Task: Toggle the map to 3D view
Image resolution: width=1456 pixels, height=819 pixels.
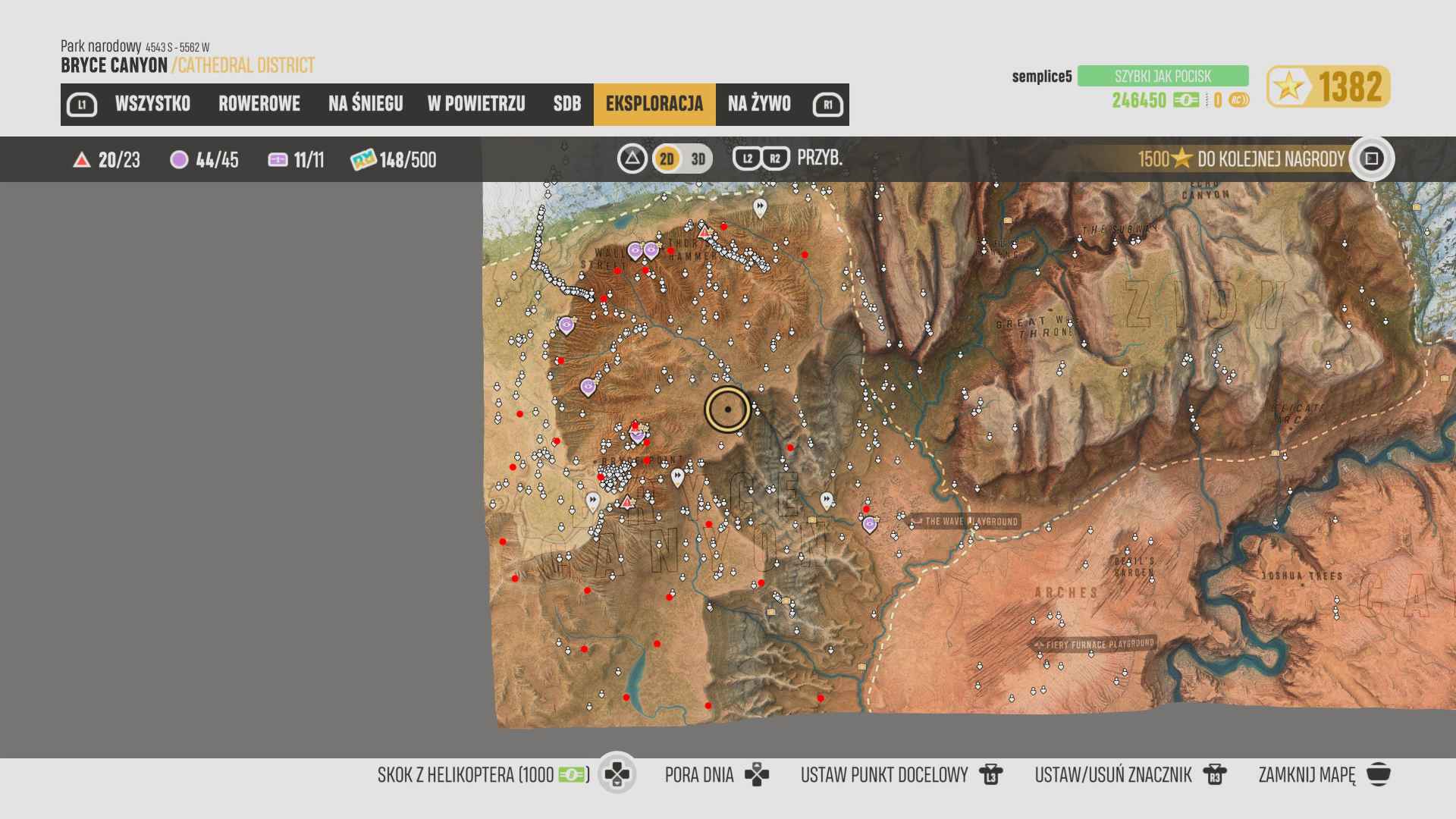Action: (x=698, y=159)
